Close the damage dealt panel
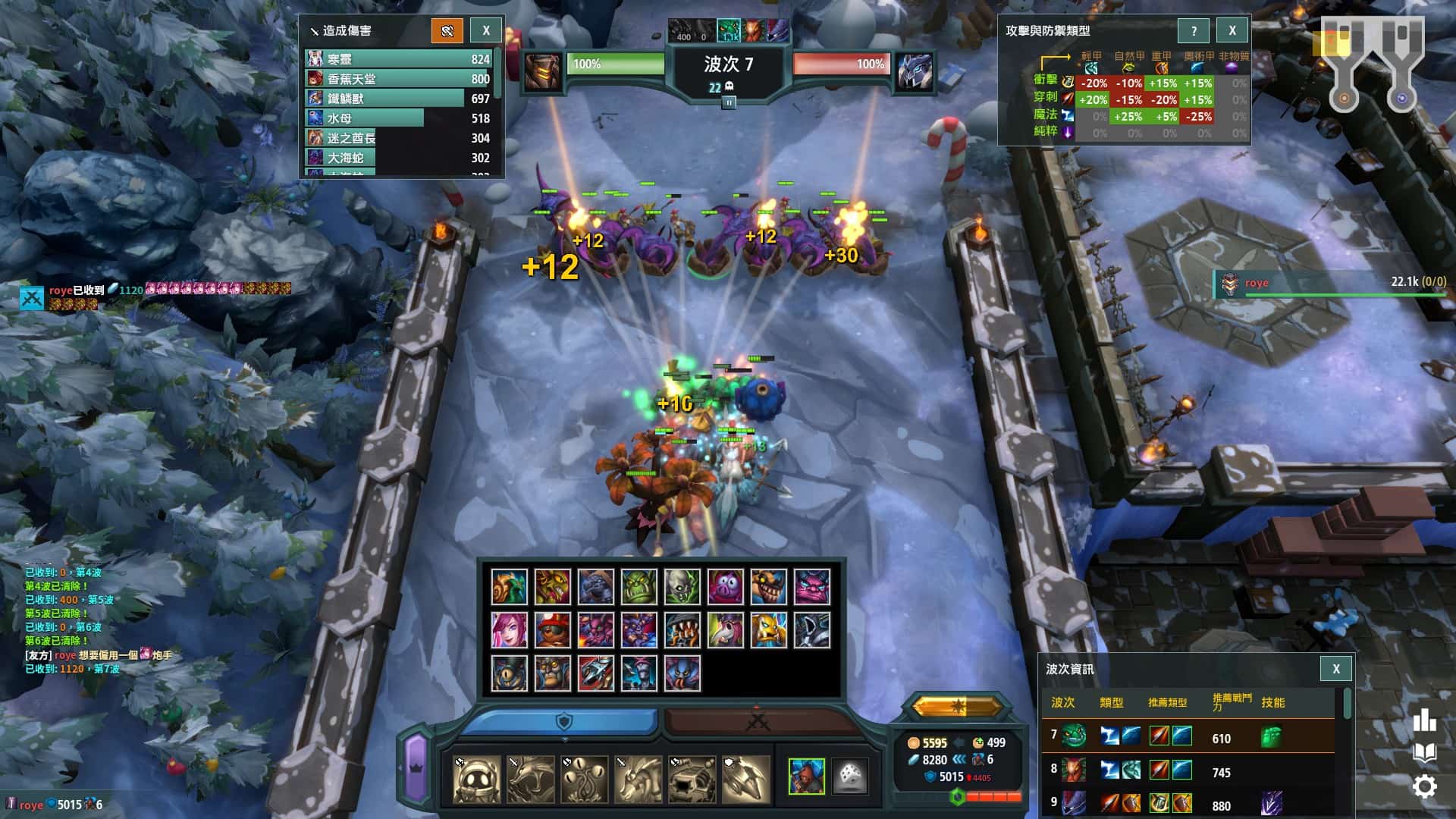Viewport: 1456px width, 819px height. pyautogui.click(x=486, y=30)
